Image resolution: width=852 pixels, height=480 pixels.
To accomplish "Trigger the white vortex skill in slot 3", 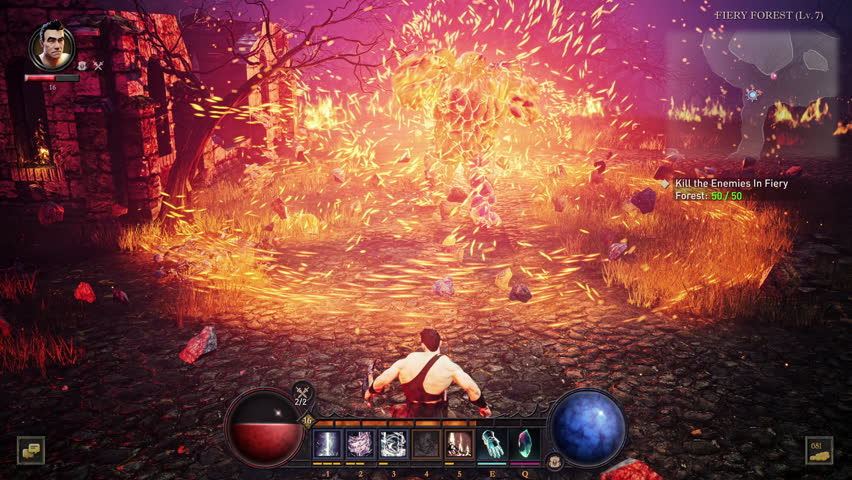I will [x=393, y=444].
